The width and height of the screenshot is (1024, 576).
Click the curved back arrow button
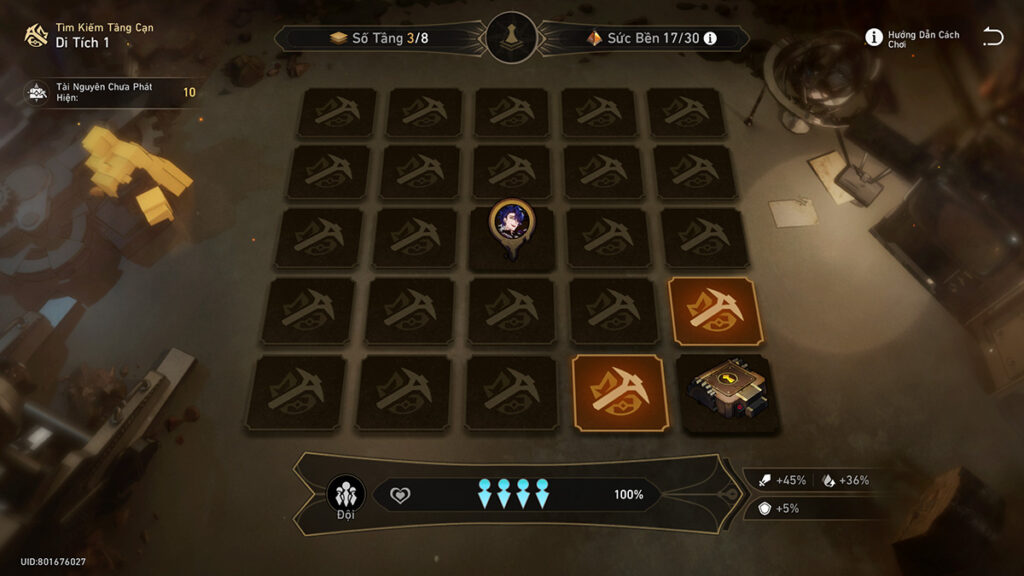click(992, 37)
